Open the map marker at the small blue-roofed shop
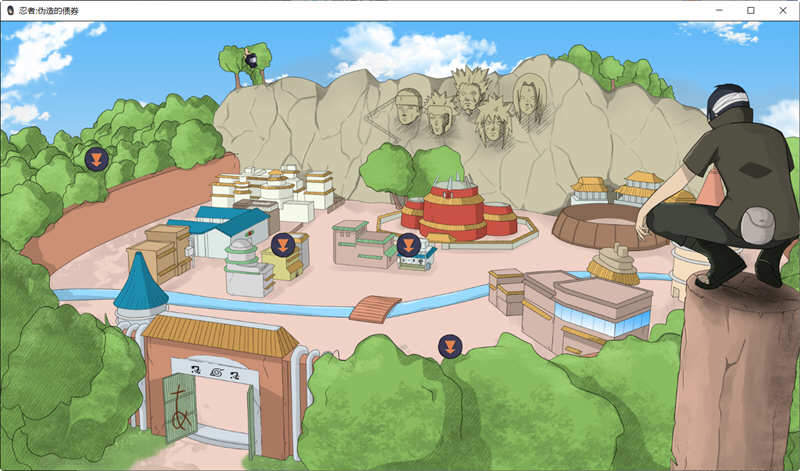 (x=408, y=244)
